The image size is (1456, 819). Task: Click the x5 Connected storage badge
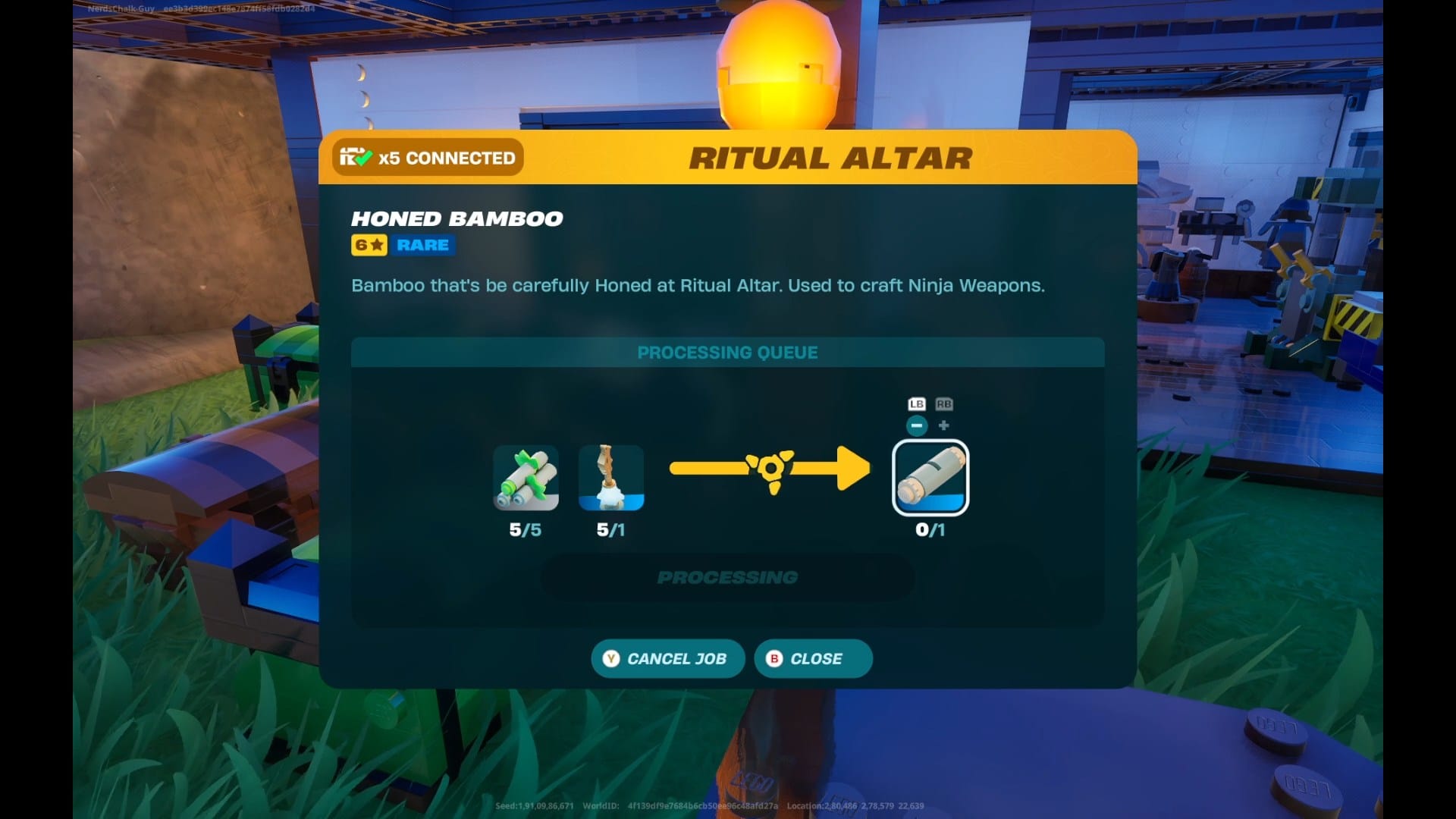point(428,158)
